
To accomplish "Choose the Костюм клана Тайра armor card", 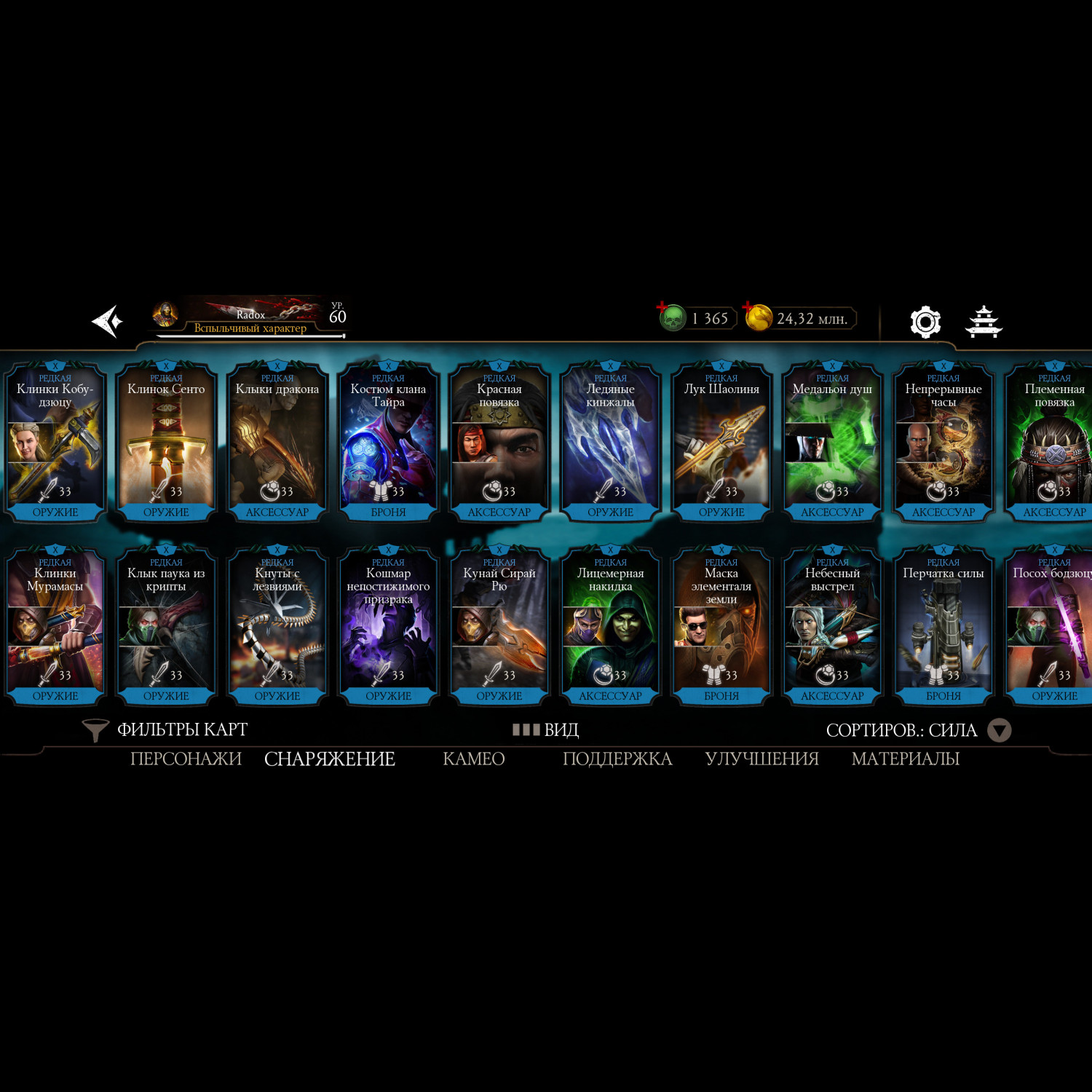I will [x=388, y=442].
